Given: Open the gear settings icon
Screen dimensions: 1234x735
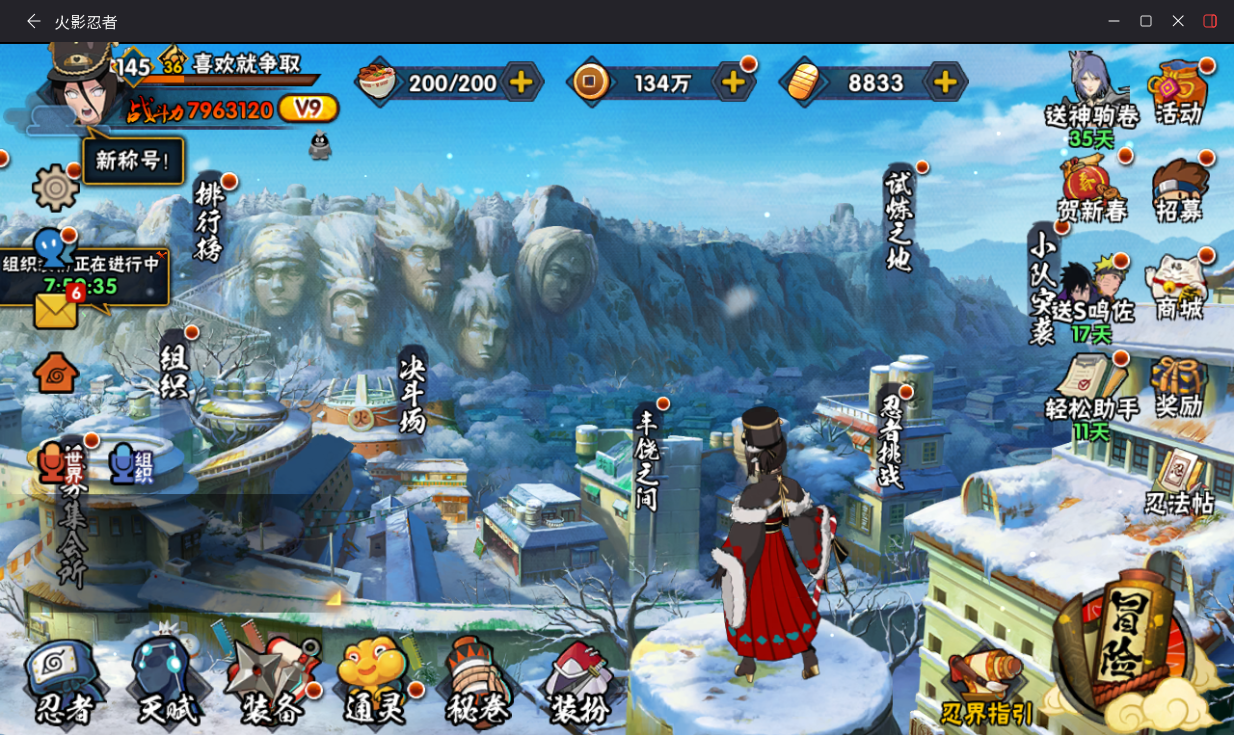Looking at the screenshot, I should [x=56, y=187].
